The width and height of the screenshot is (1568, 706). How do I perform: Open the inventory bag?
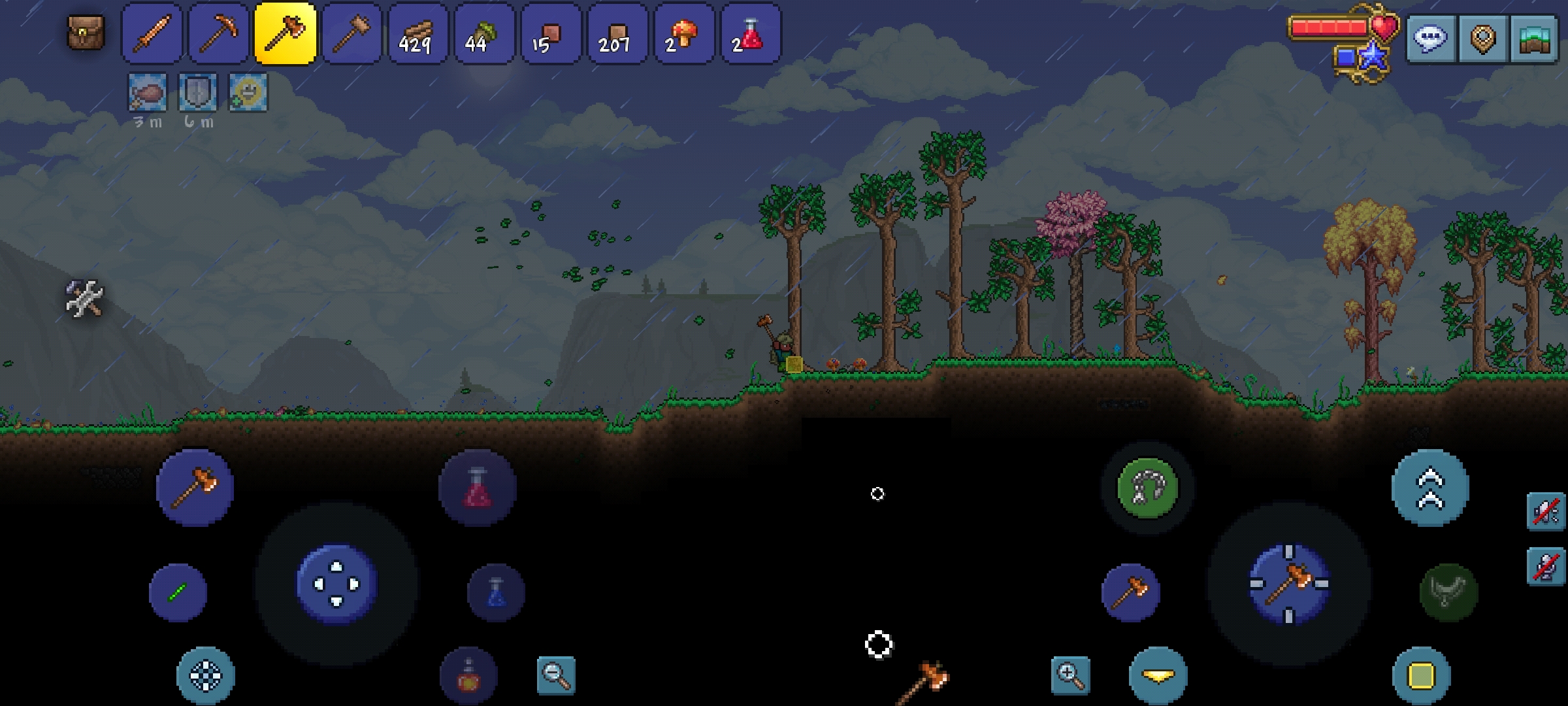[86, 33]
